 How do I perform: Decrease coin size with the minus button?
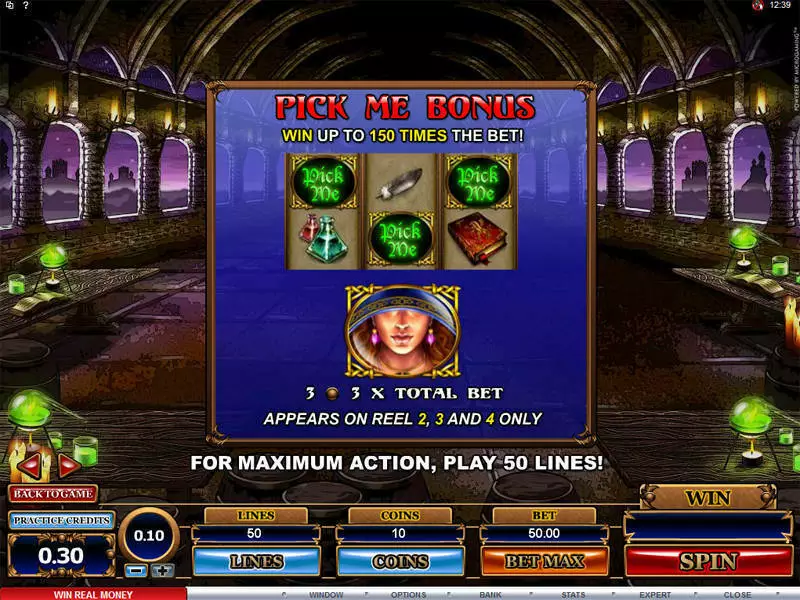(136, 570)
